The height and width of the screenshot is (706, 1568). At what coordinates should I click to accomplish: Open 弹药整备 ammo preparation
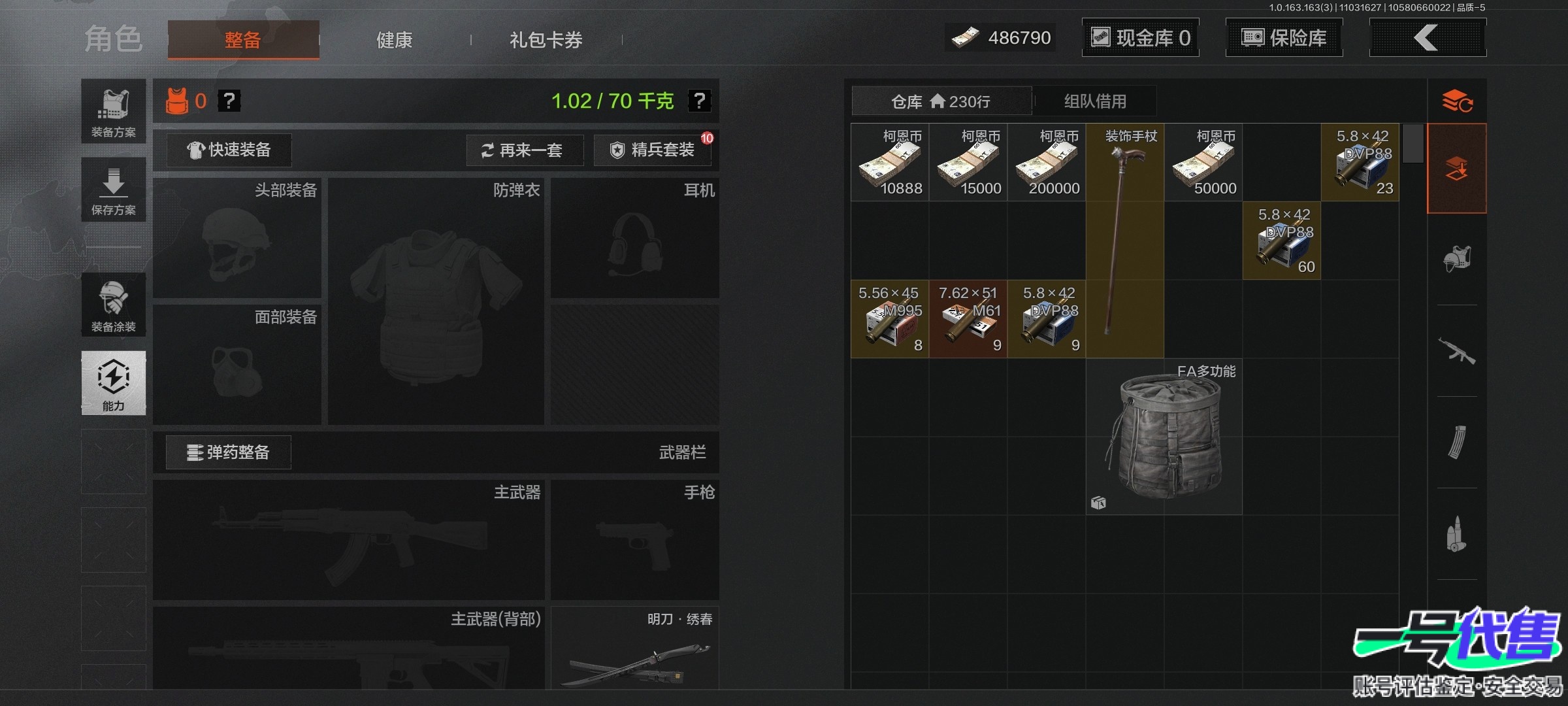(229, 452)
